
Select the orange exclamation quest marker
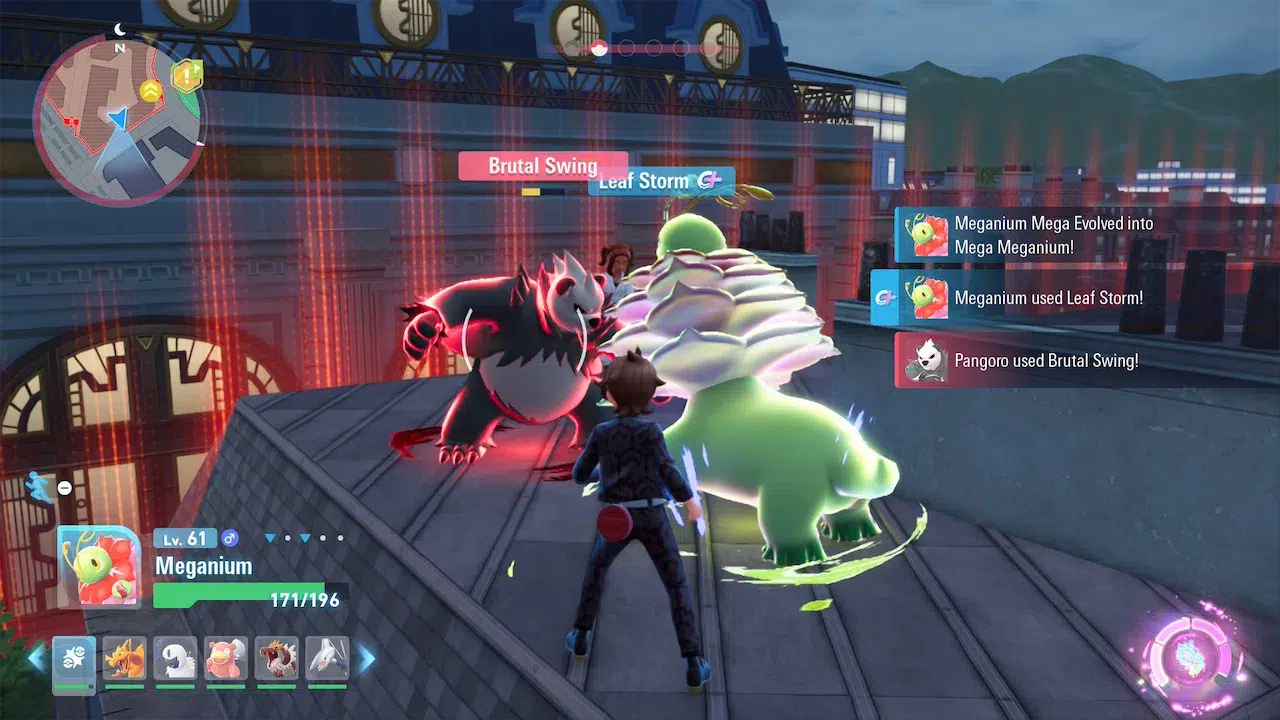(187, 76)
